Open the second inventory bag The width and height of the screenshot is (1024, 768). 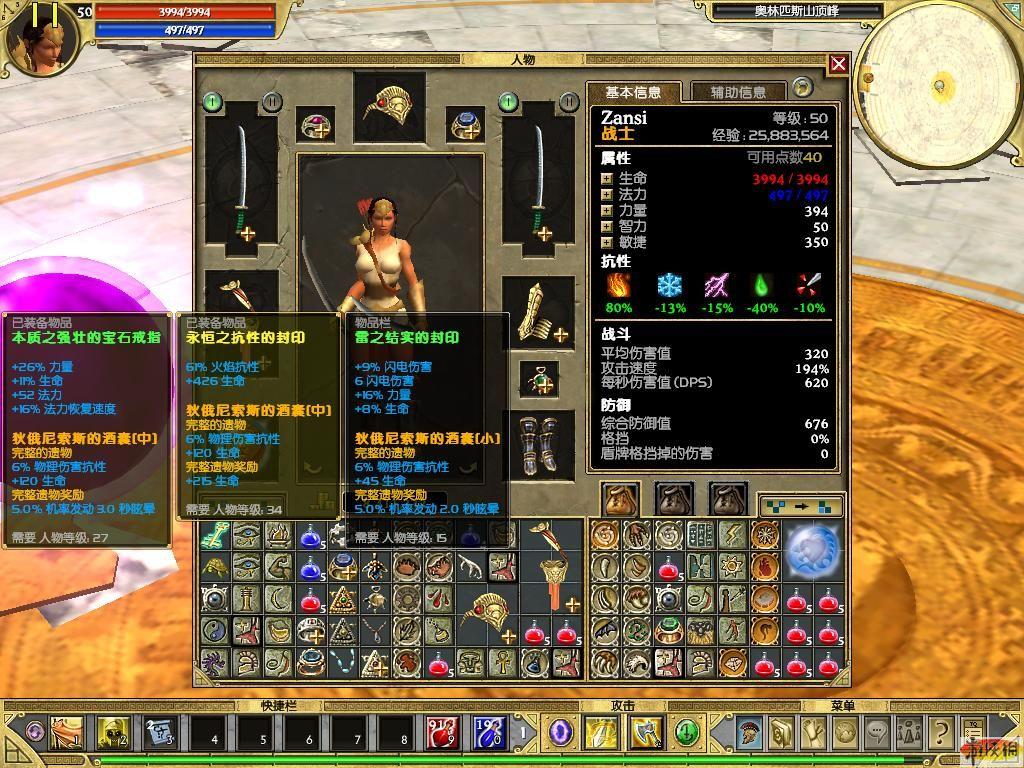[x=674, y=498]
